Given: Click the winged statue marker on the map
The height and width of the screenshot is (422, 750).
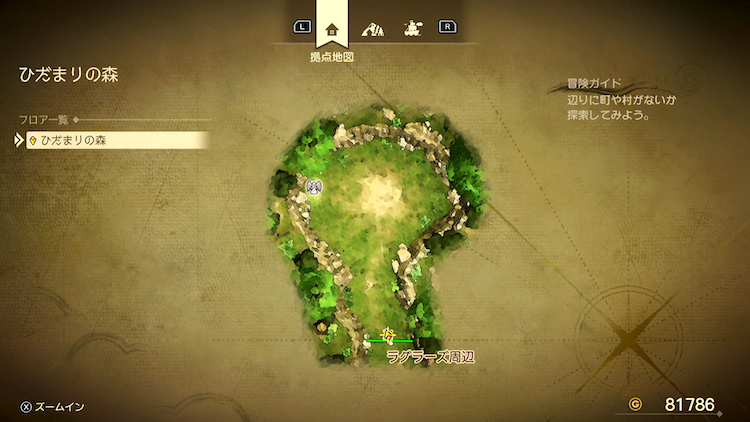Looking at the screenshot, I should coord(314,187).
